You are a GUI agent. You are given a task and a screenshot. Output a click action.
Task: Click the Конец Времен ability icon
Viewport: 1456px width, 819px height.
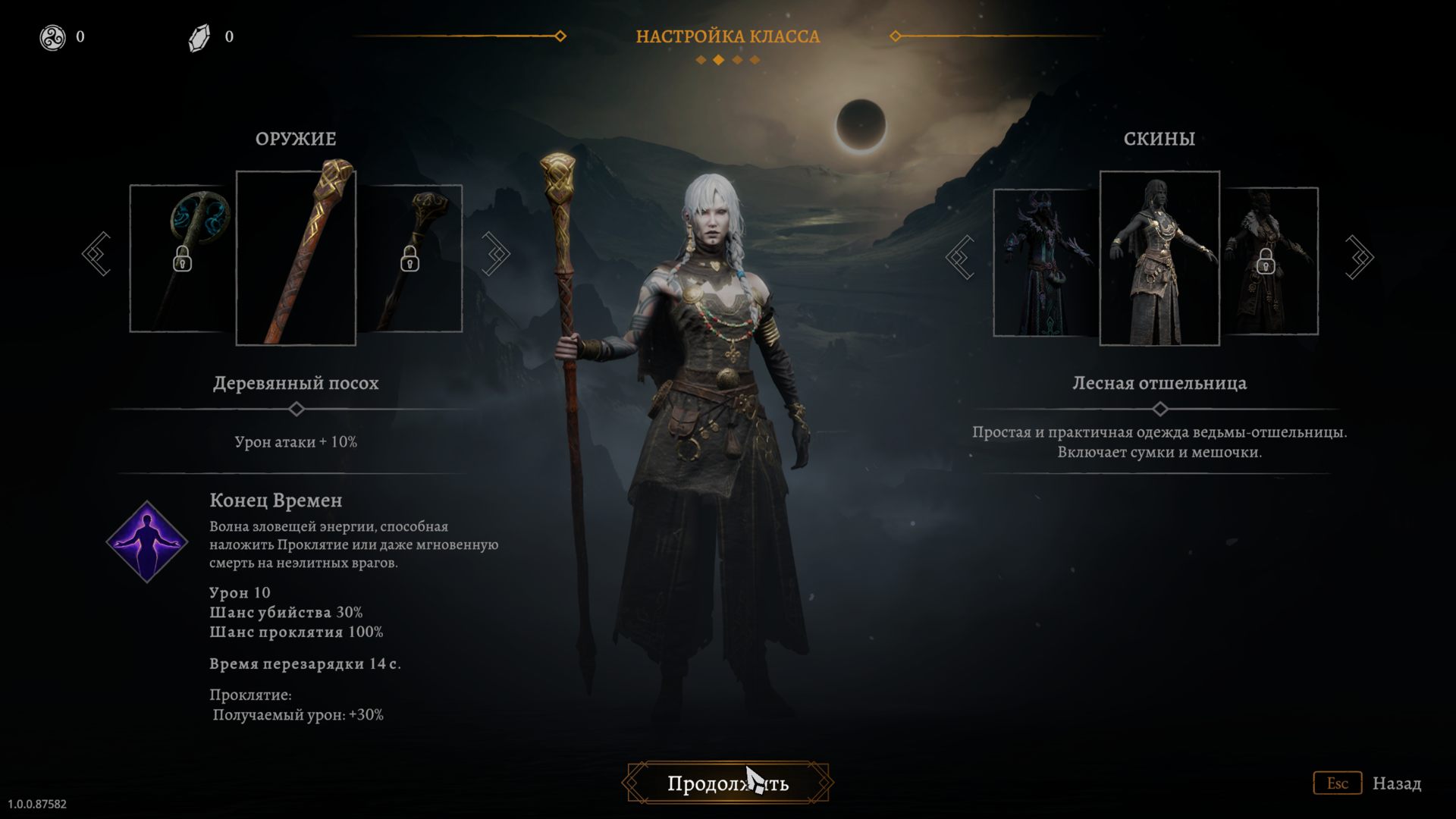(146, 541)
